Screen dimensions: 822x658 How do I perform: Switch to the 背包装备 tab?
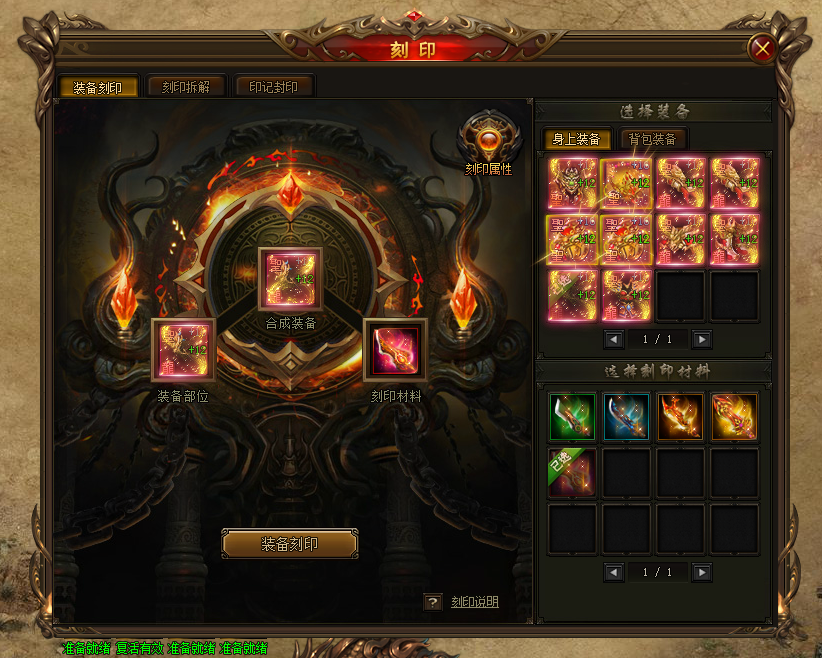click(x=654, y=139)
